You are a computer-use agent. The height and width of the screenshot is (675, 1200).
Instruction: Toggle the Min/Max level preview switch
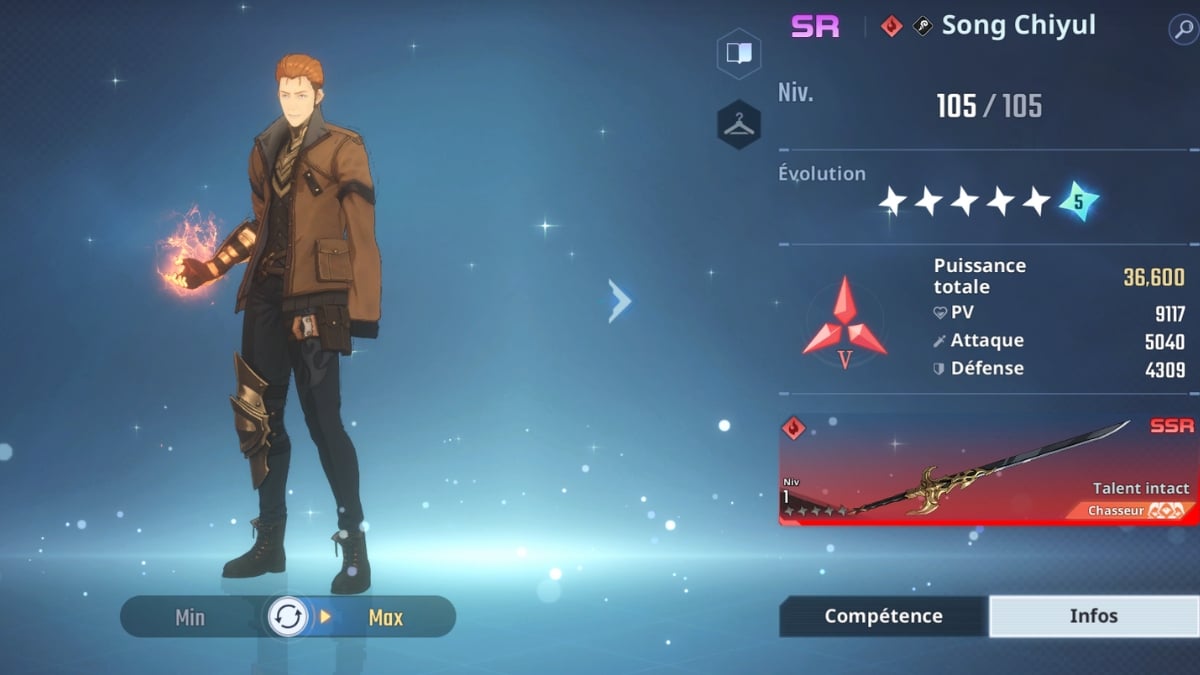coord(288,617)
